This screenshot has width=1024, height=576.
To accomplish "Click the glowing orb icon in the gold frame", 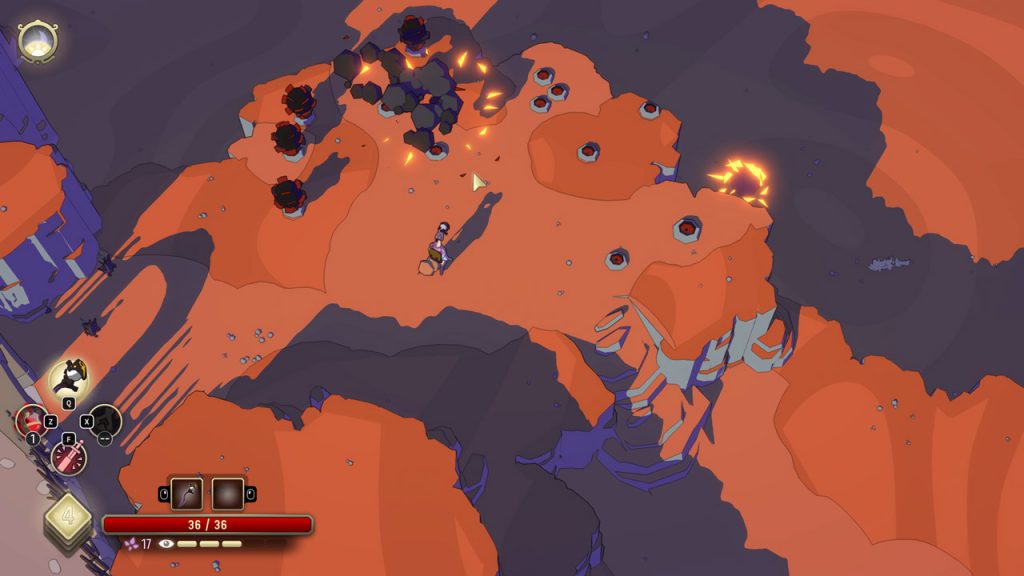I will click(x=38, y=41).
